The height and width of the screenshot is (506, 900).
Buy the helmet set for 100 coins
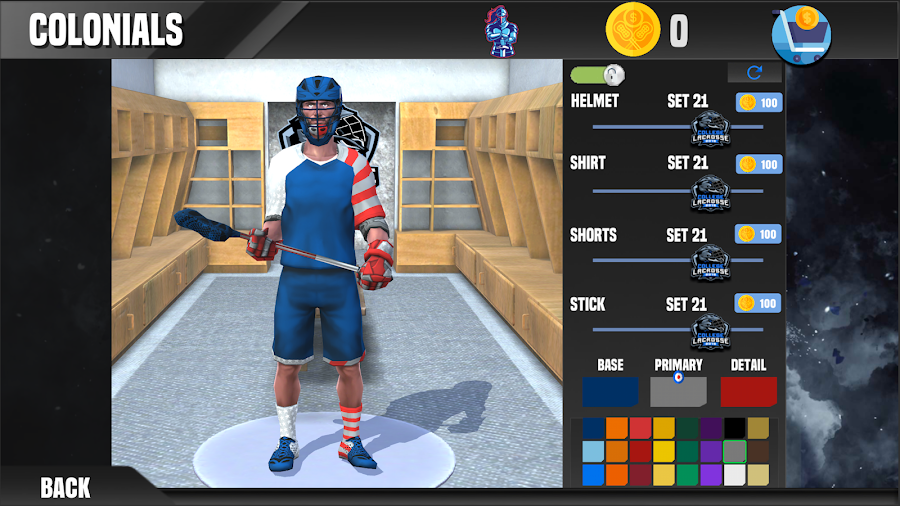click(759, 102)
